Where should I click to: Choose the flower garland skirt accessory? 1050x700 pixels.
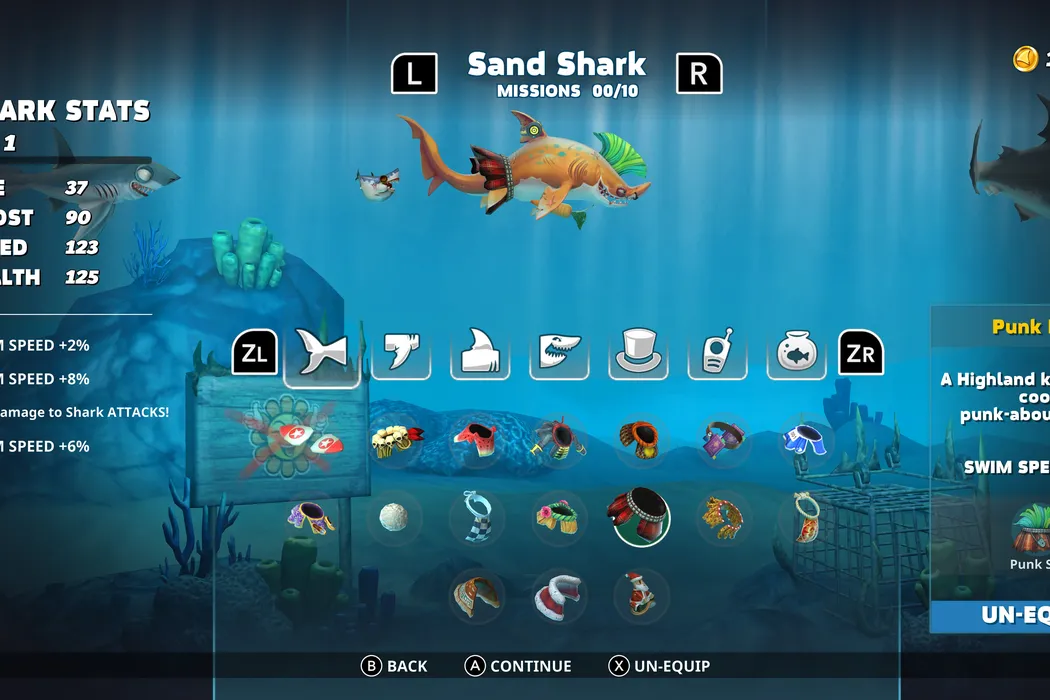(x=557, y=517)
